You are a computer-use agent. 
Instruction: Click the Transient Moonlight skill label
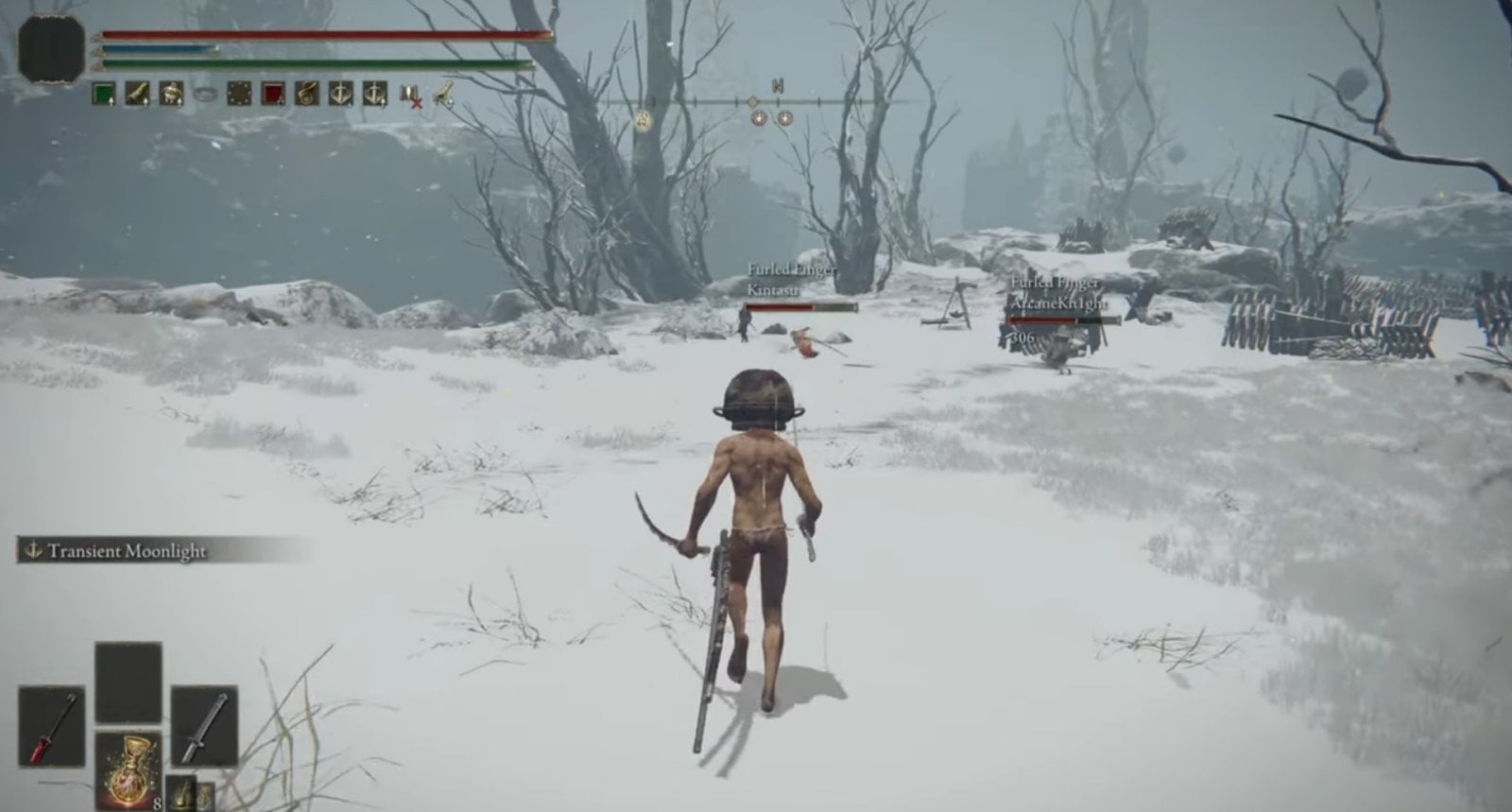(127, 550)
